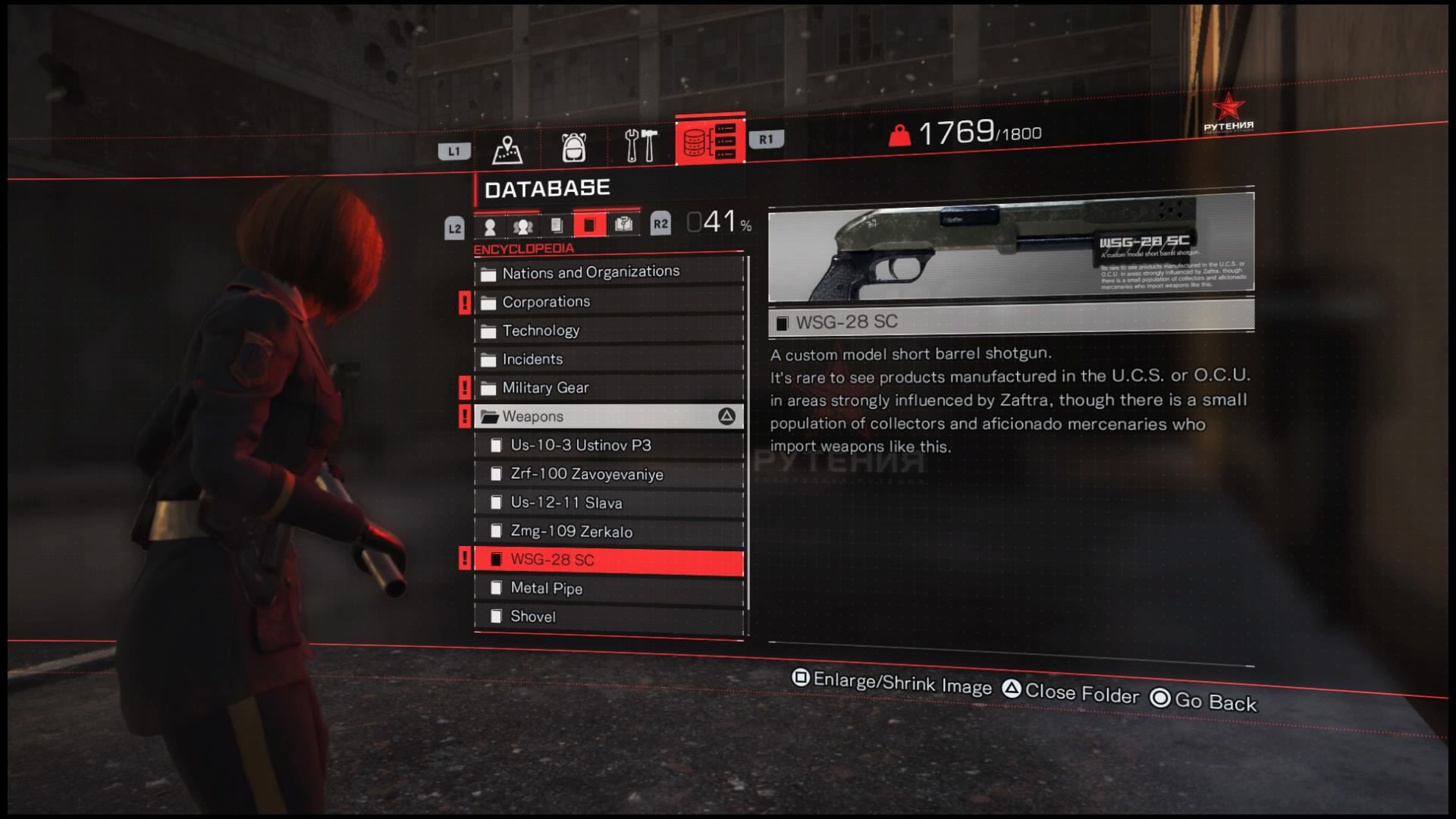Image resolution: width=1456 pixels, height=819 pixels.
Task: Select the highlighted Encyclopedia sub-tab
Action: coord(589,224)
